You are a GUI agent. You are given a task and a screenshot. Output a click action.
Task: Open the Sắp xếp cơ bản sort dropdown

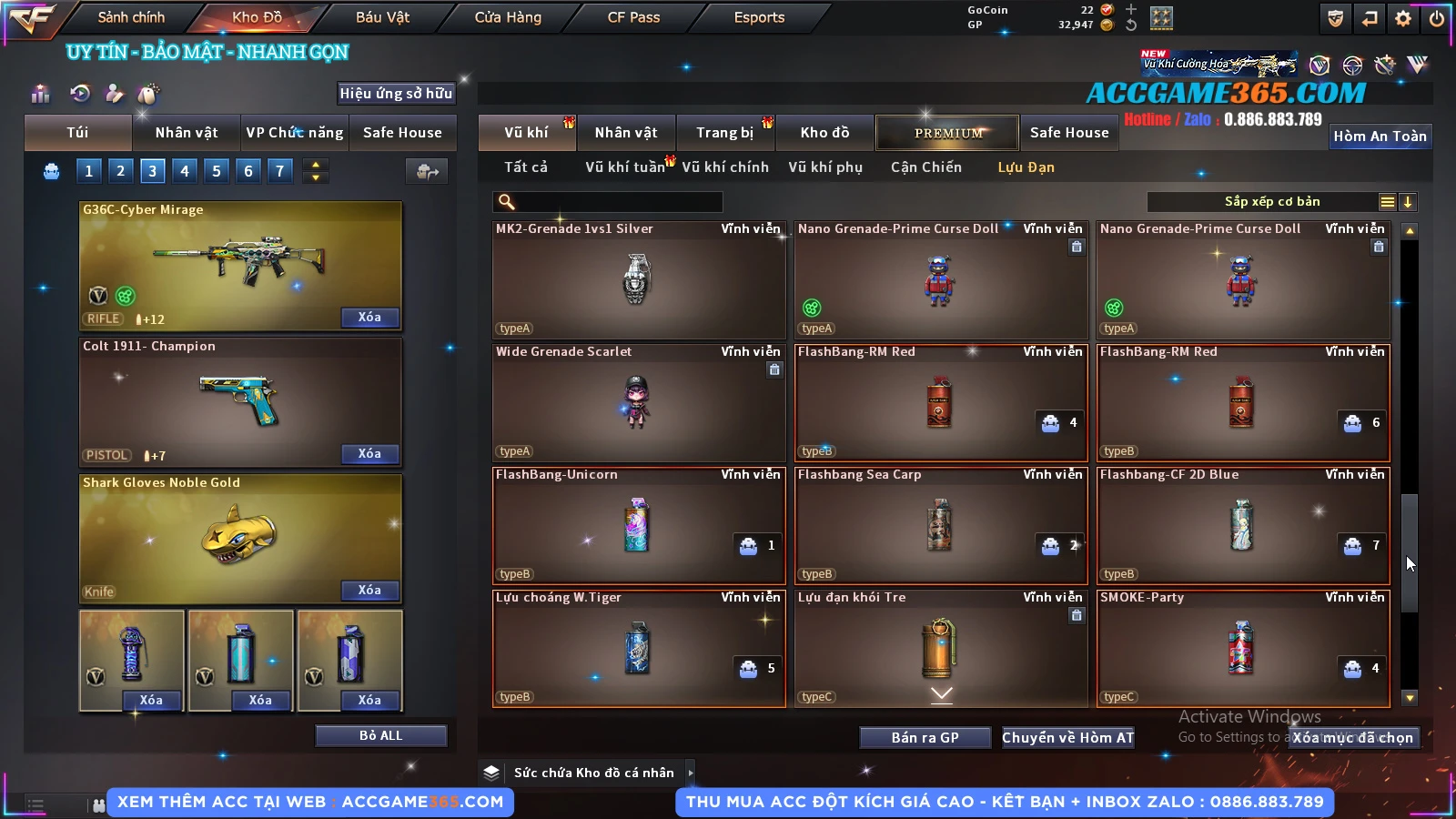tap(1271, 202)
